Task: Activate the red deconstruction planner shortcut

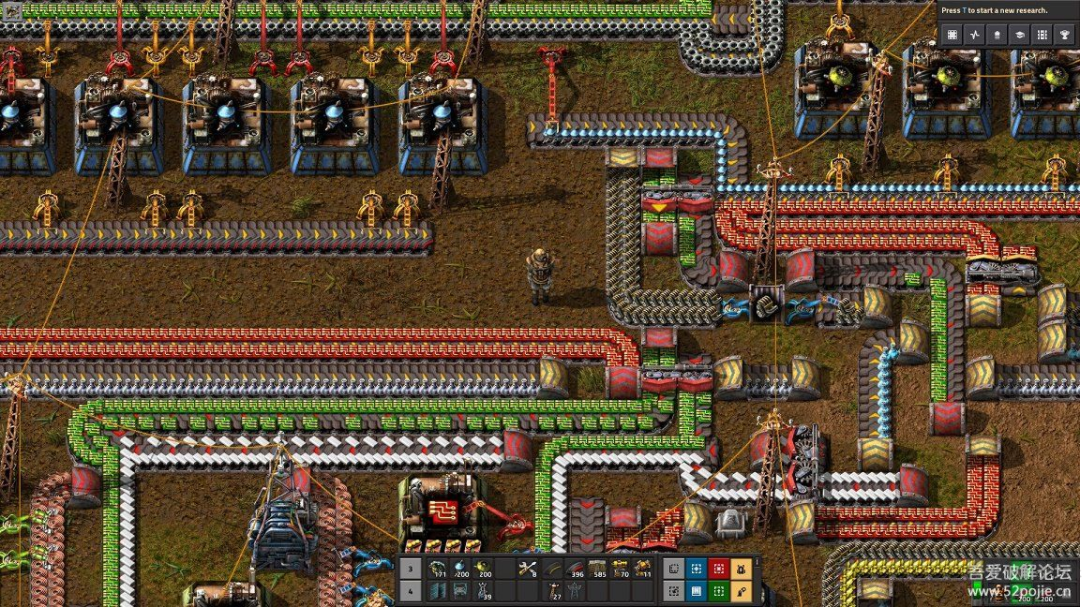Action: 718,569
